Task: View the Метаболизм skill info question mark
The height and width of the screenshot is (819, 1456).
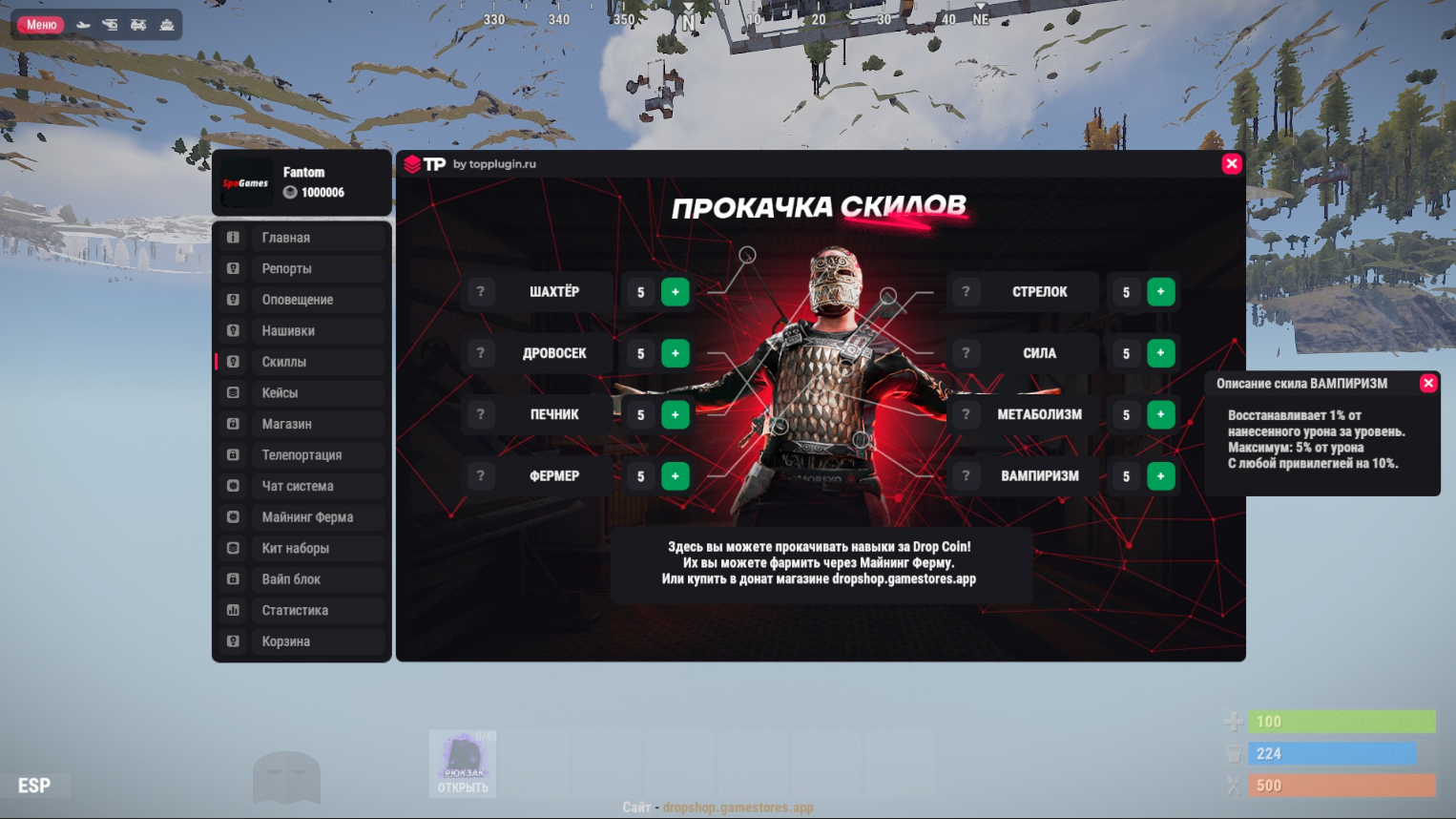Action: point(966,414)
